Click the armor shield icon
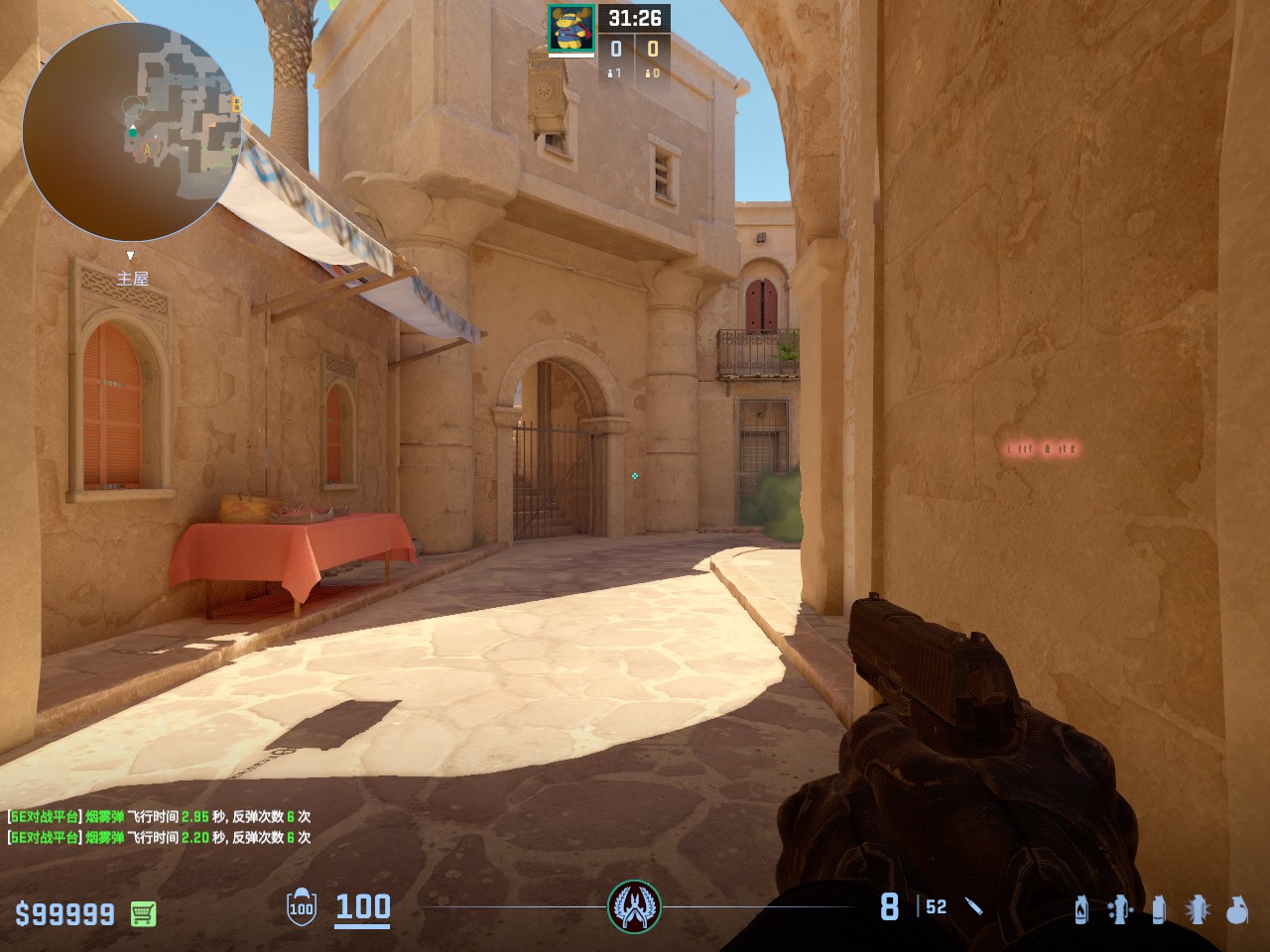This screenshot has height=952, width=1270. 301,907
